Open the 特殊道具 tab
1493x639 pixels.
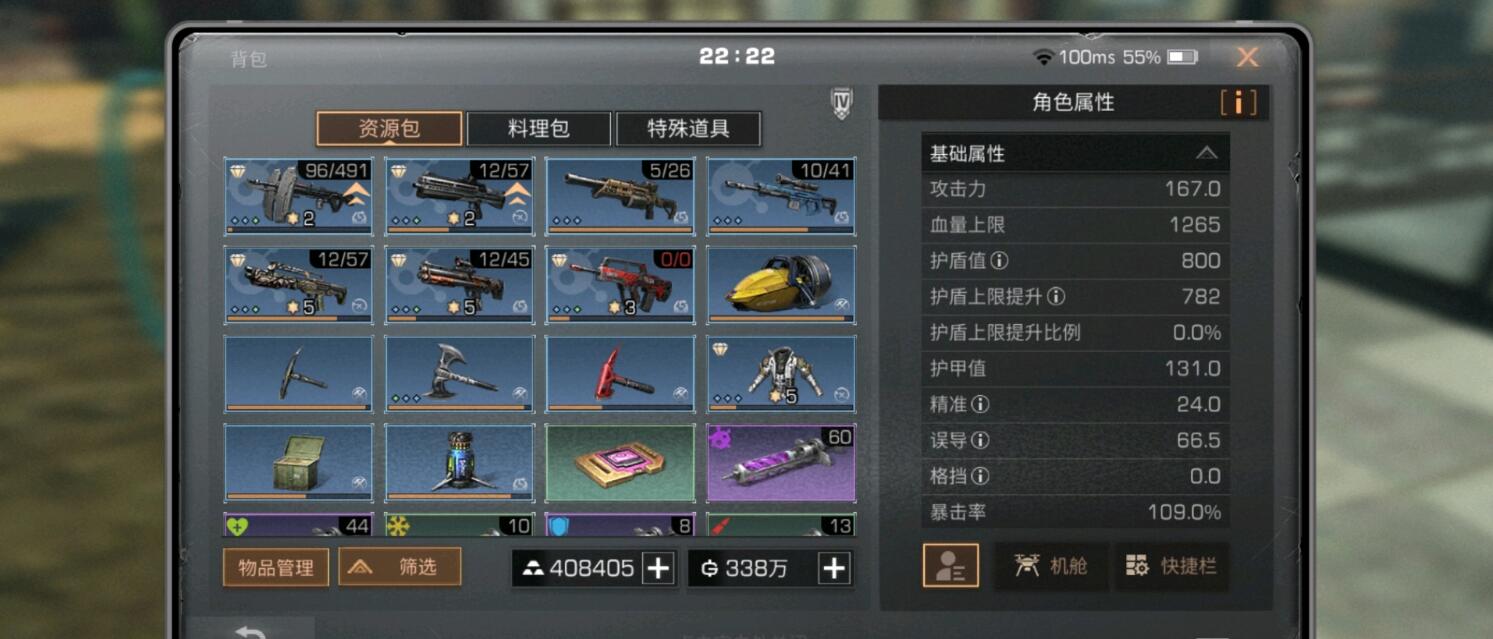coord(688,129)
